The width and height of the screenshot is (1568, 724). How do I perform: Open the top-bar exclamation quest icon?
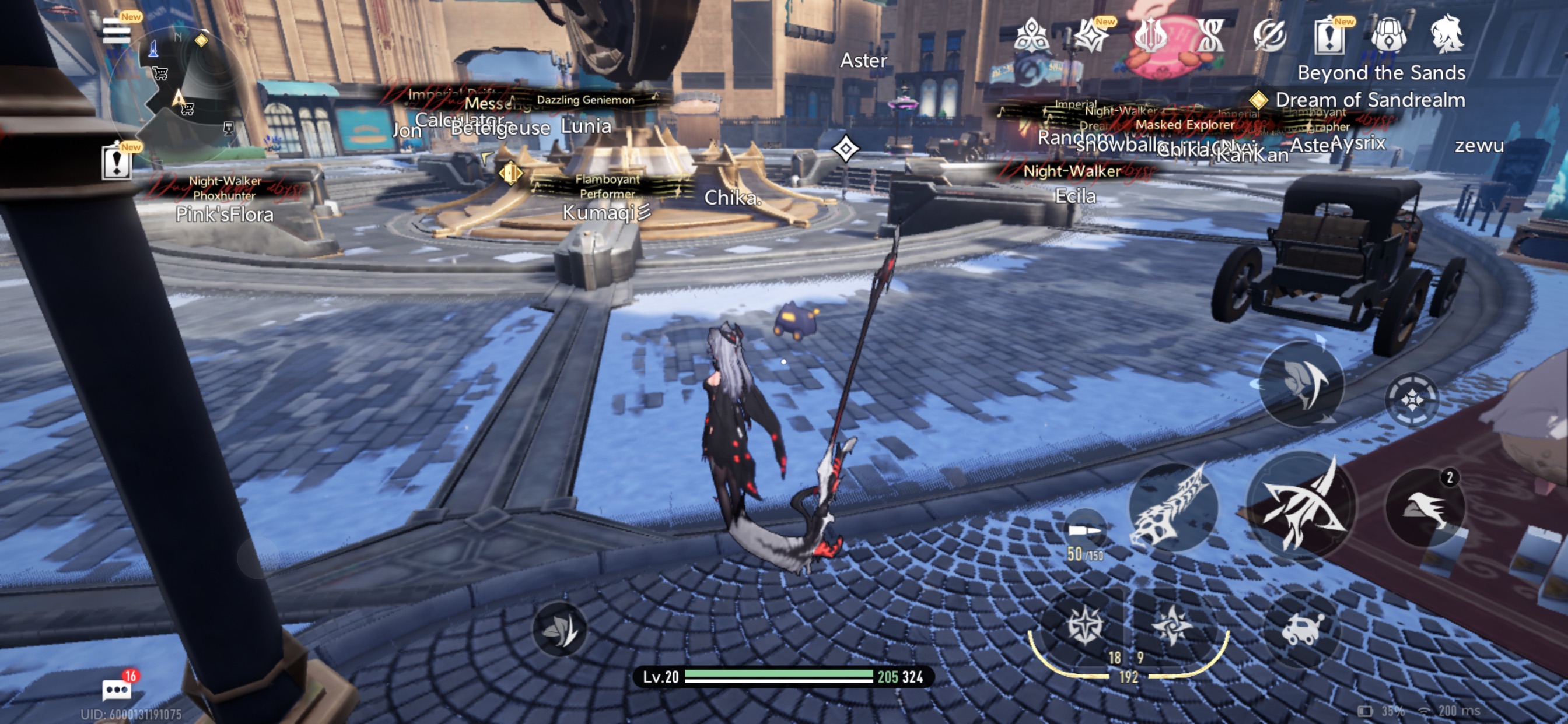pos(1329,36)
